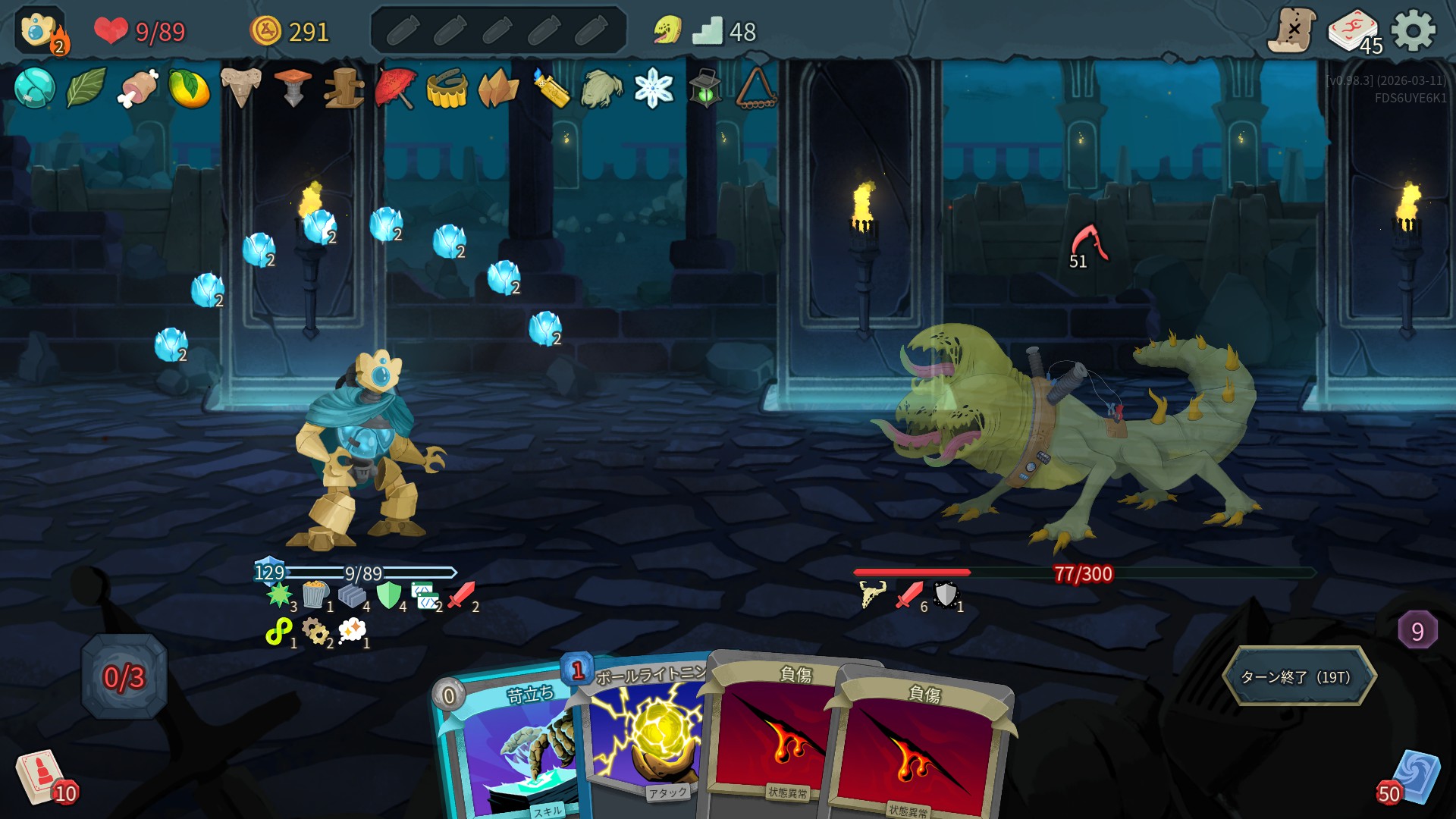Inspect the red umbrella relic

(x=395, y=88)
